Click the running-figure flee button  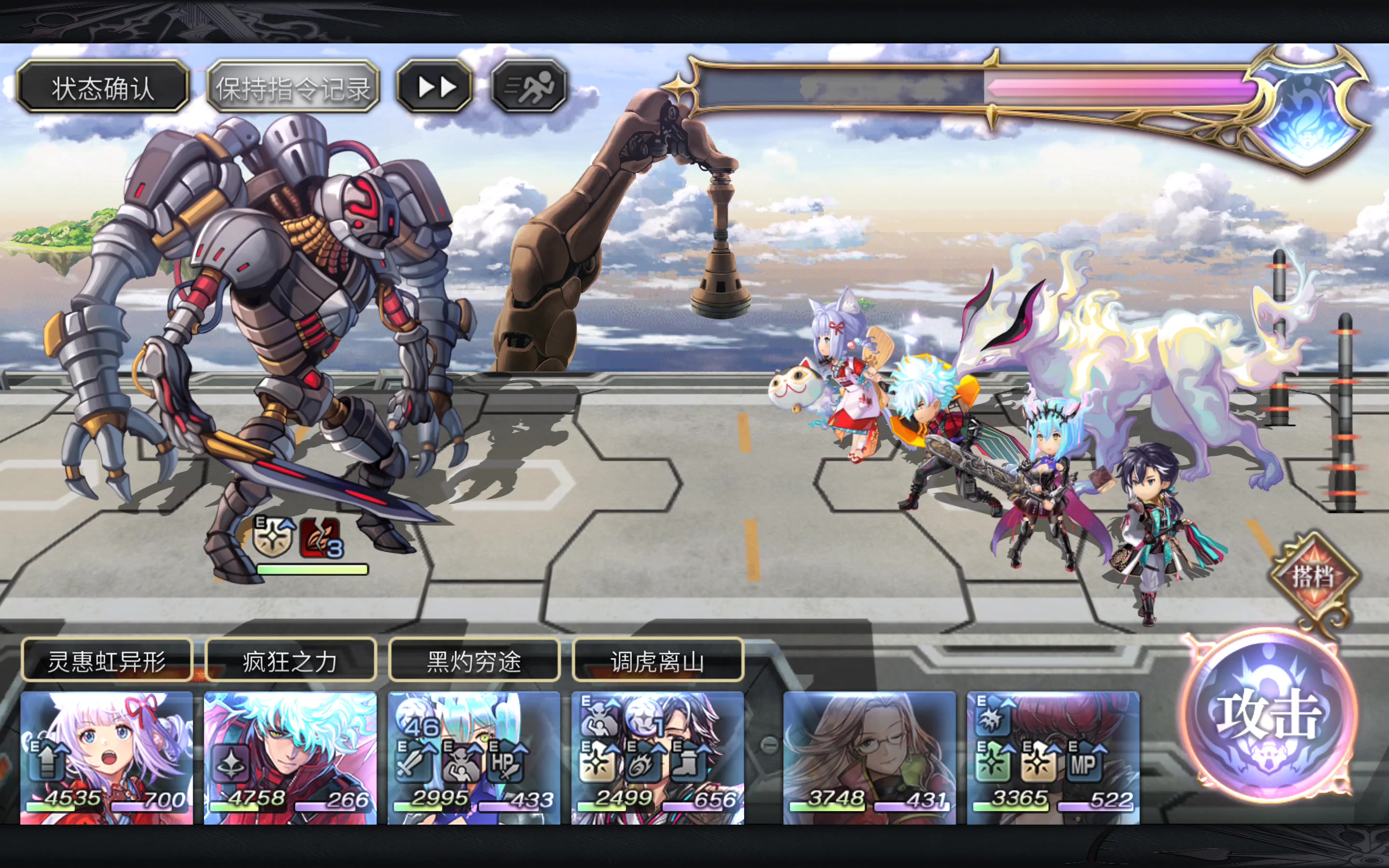[529, 87]
